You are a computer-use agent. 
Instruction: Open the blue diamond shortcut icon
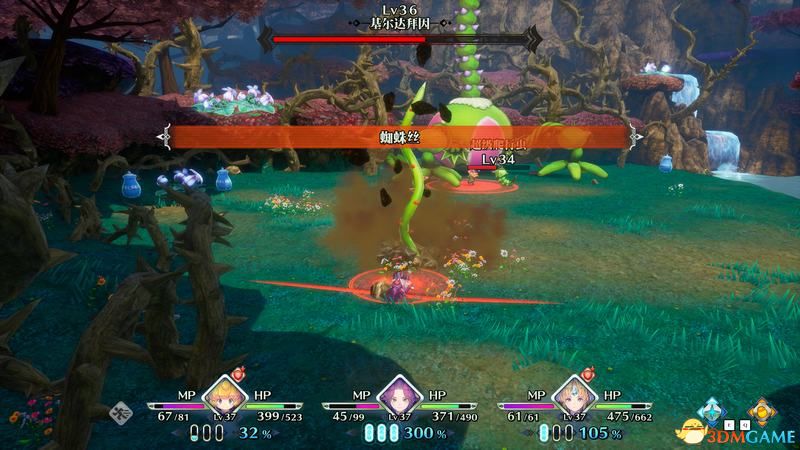pyautogui.click(x=711, y=409)
